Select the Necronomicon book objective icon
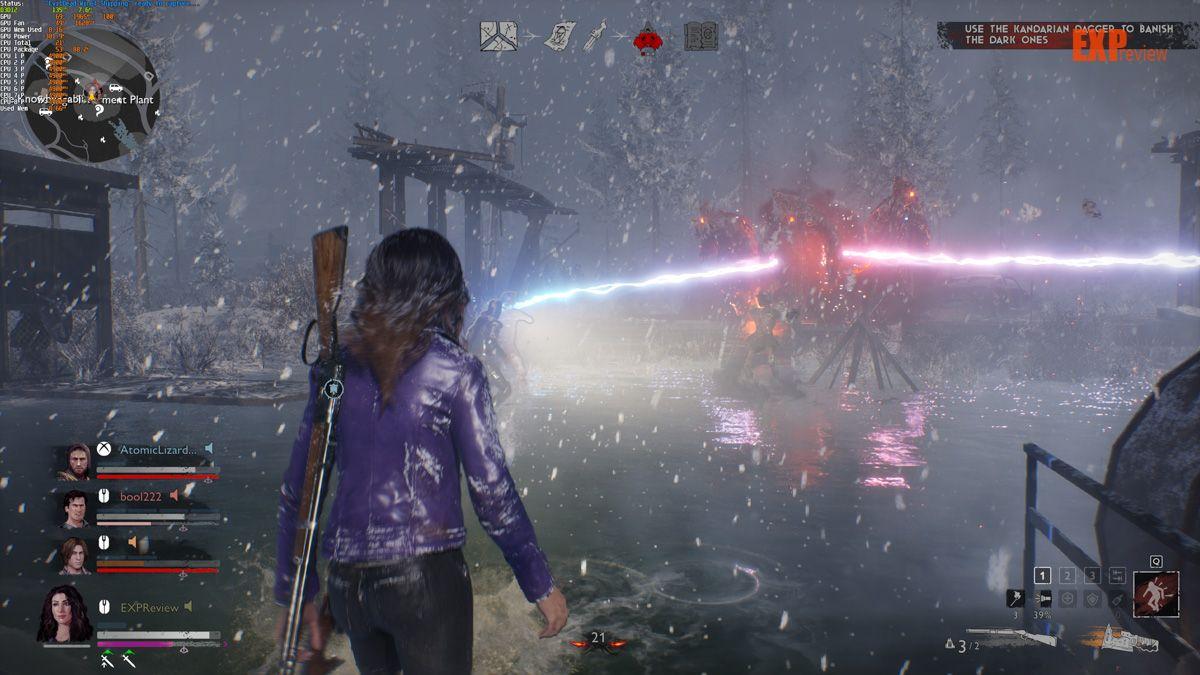 701,37
